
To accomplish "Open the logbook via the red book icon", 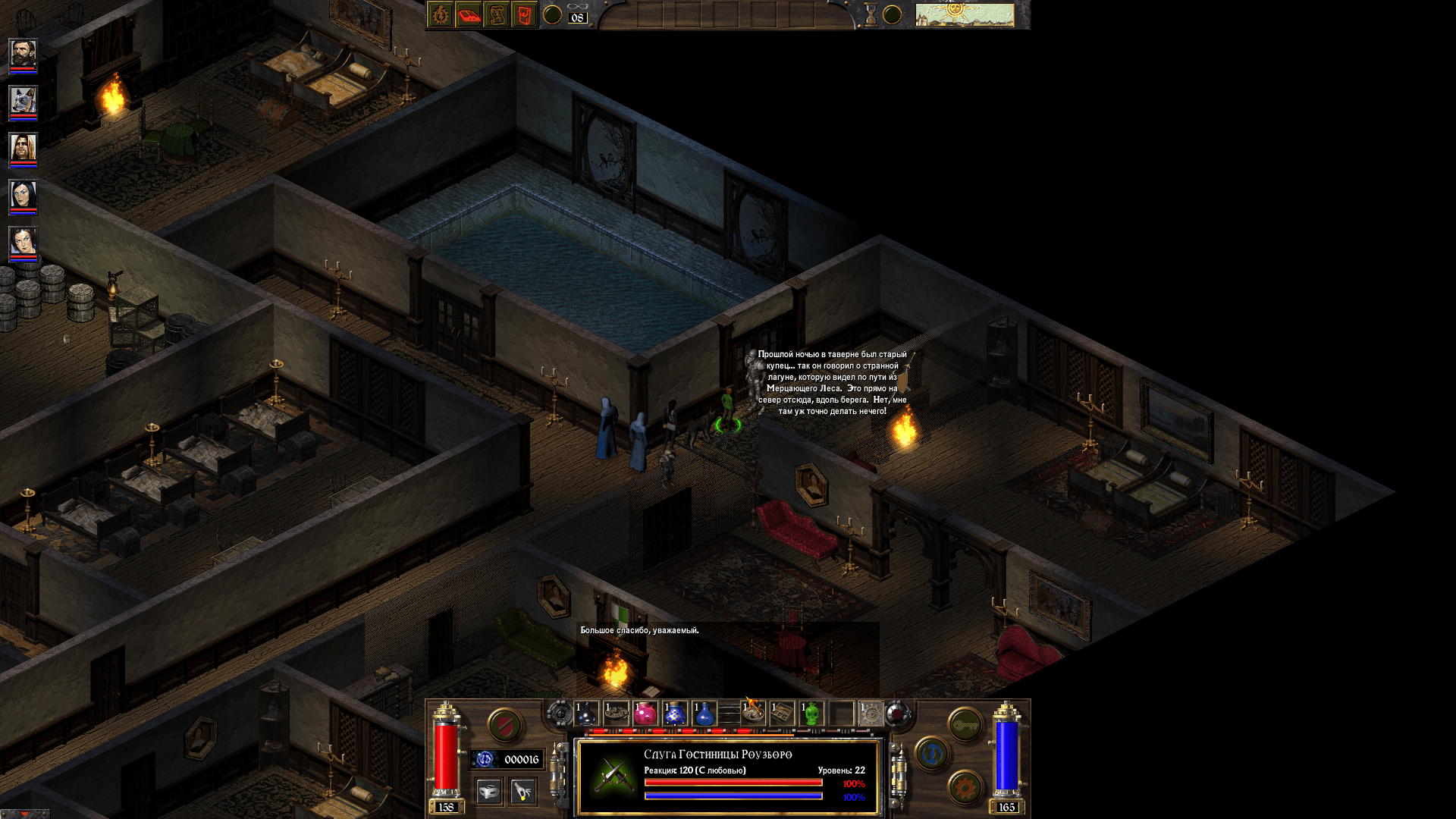I will (469, 14).
